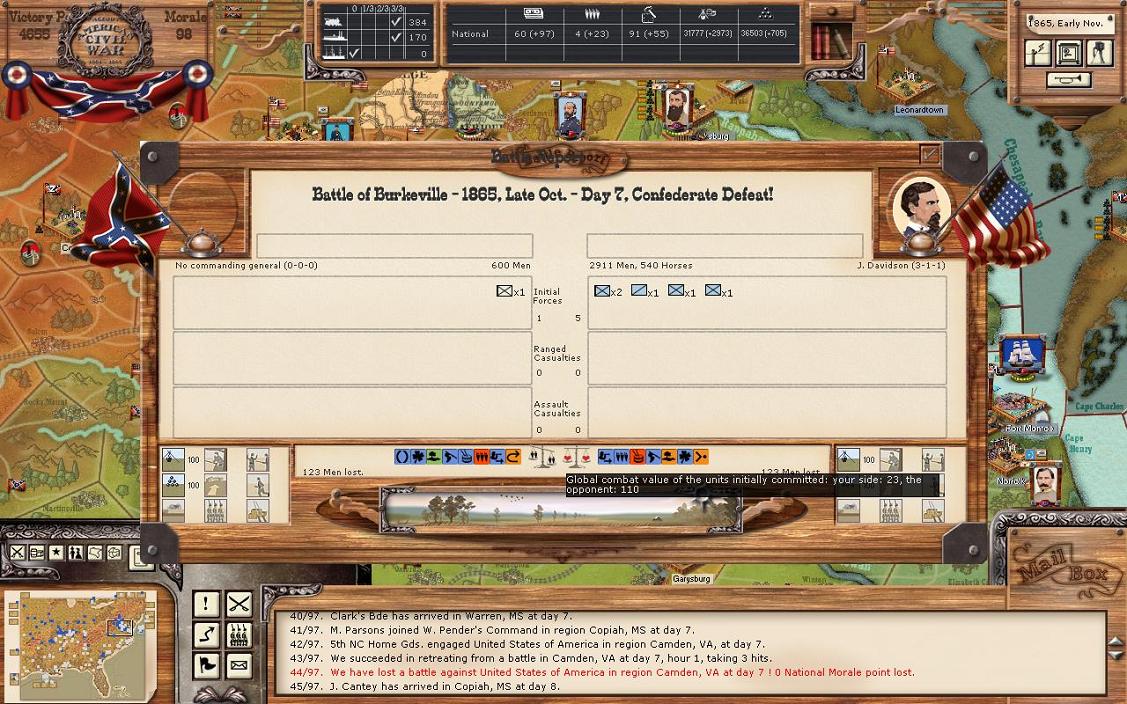This screenshot has width=1127, height=704.
Task: Select the envelope message filter
Action: point(238,664)
